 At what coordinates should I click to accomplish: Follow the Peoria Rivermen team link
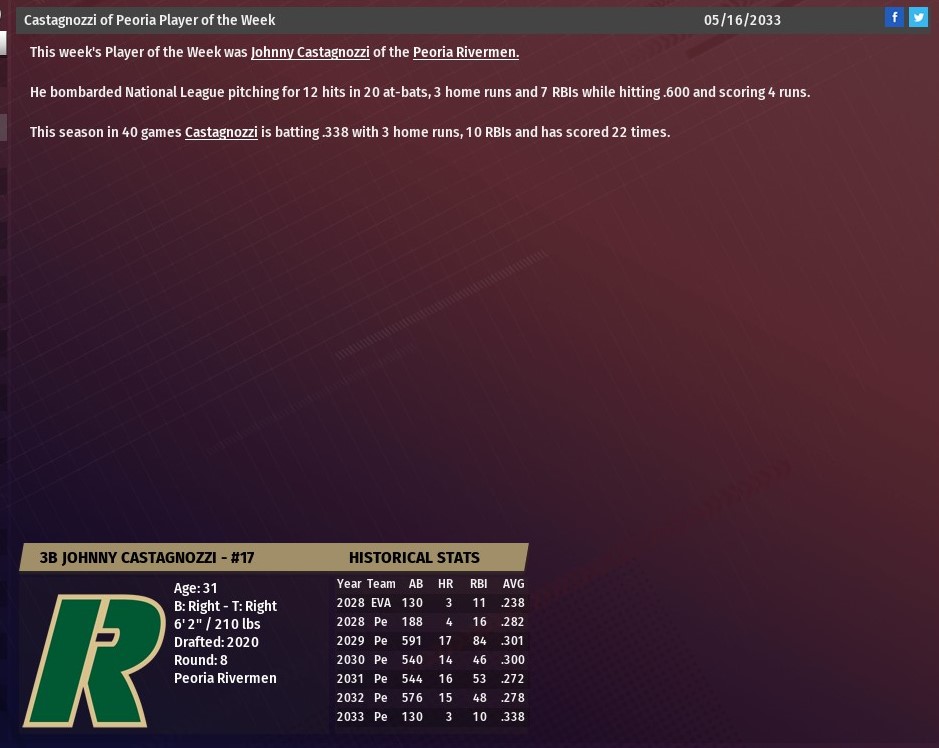pos(465,52)
